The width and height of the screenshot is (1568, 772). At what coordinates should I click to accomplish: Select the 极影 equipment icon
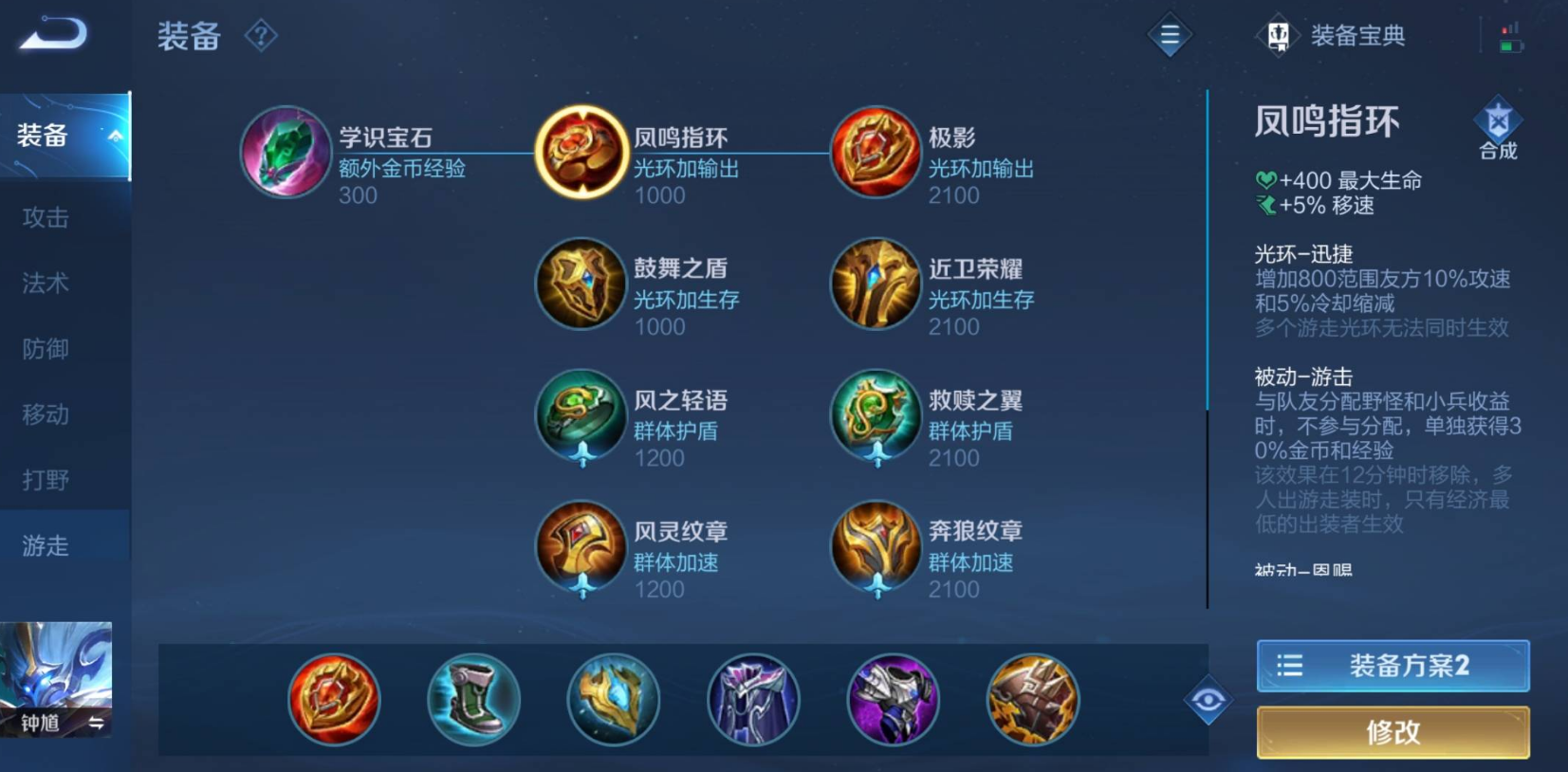point(875,152)
